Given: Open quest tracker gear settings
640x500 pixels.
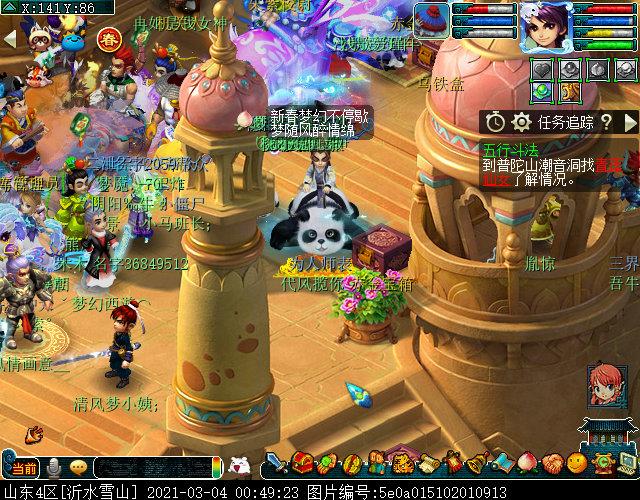Looking at the screenshot, I should [520, 122].
